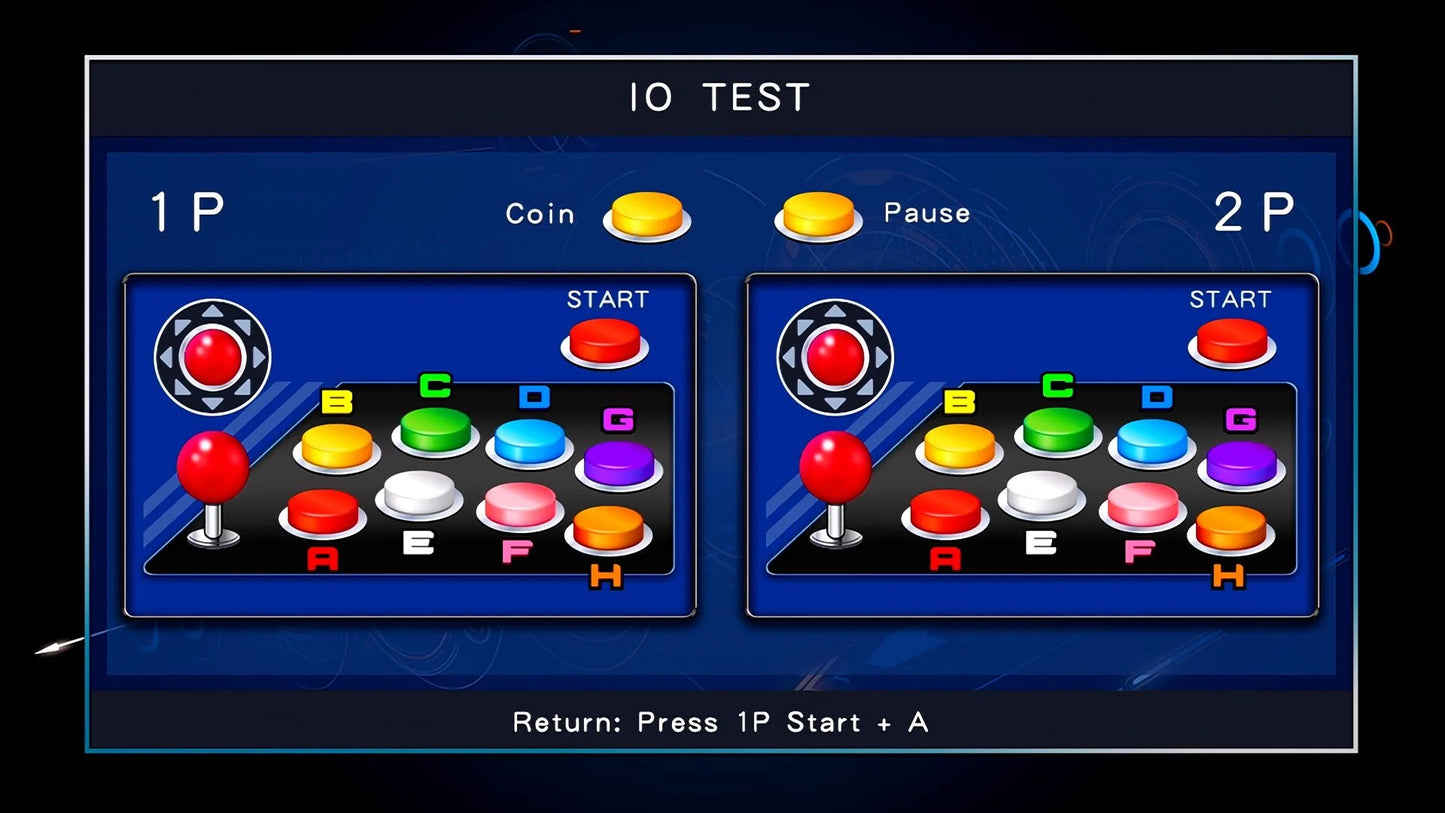The image size is (1445, 813).
Task: Toggle button B on the 1P panel
Action: click(x=338, y=448)
